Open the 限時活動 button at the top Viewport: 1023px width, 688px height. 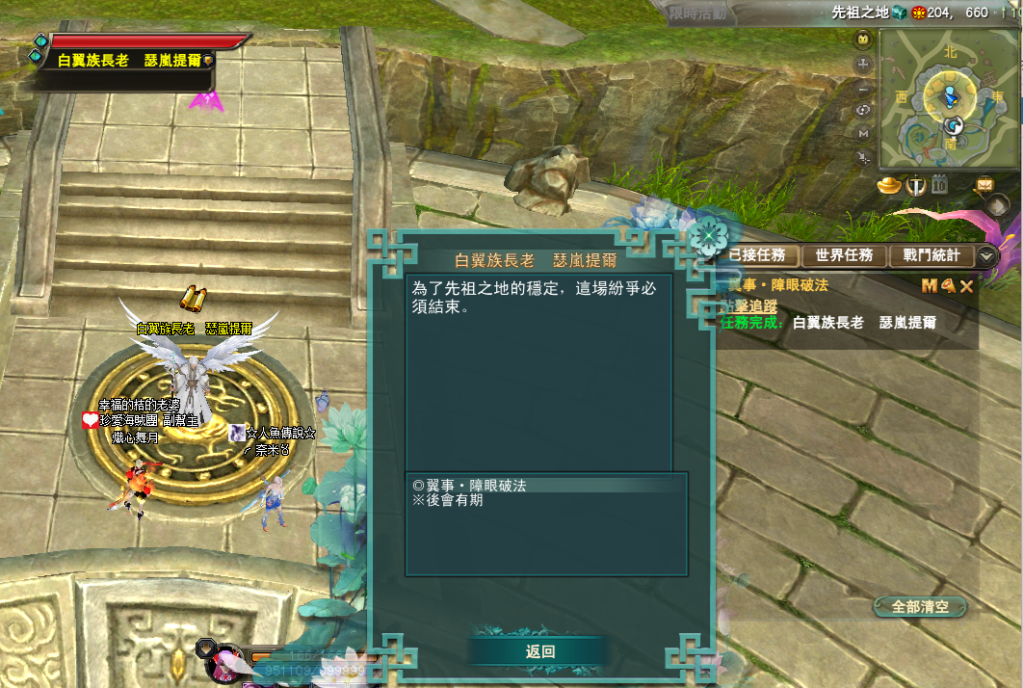coord(698,13)
